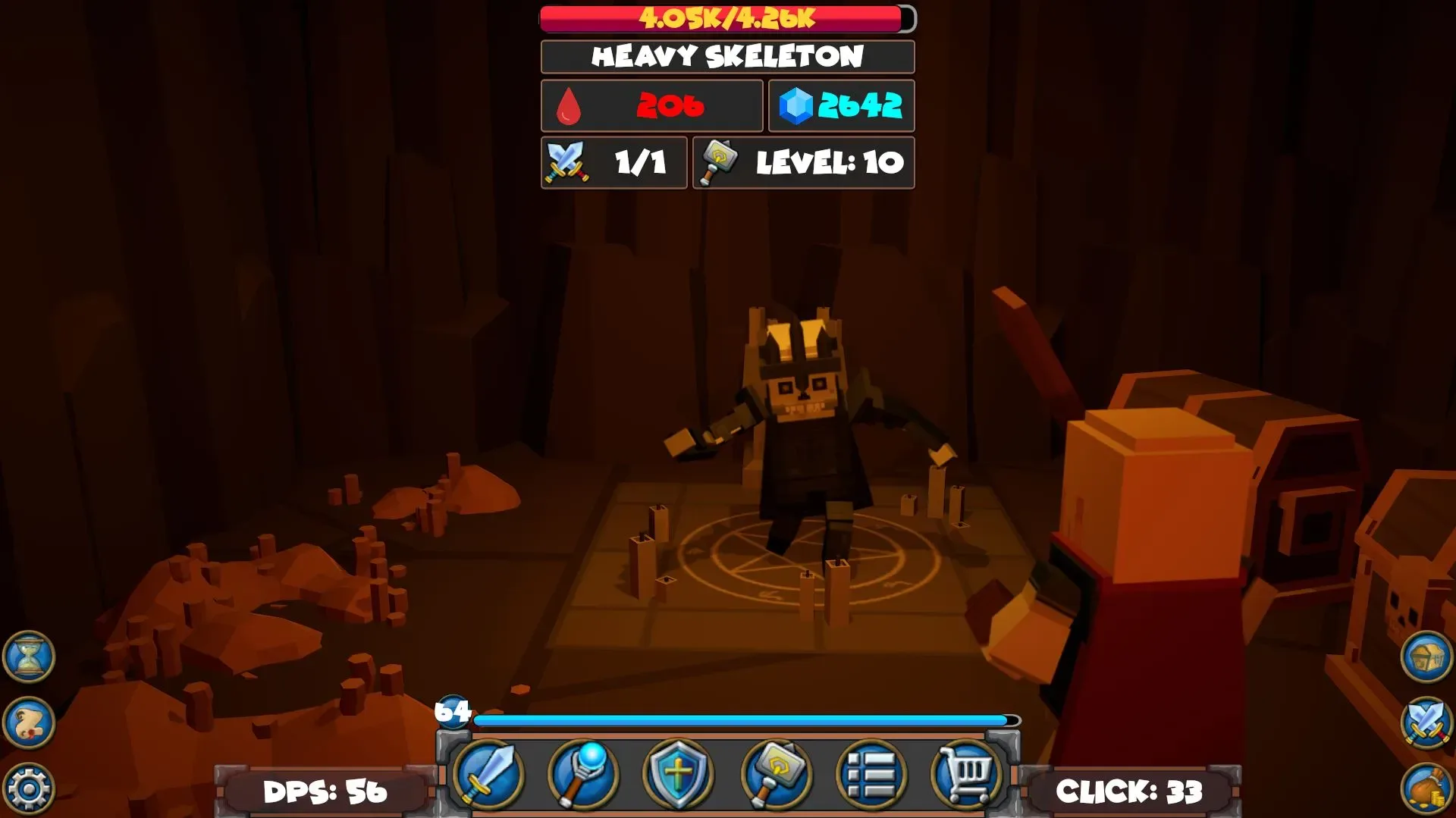Click the hourglass icon
This screenshot has height=818, width=1456.
[x=27, y=658]
